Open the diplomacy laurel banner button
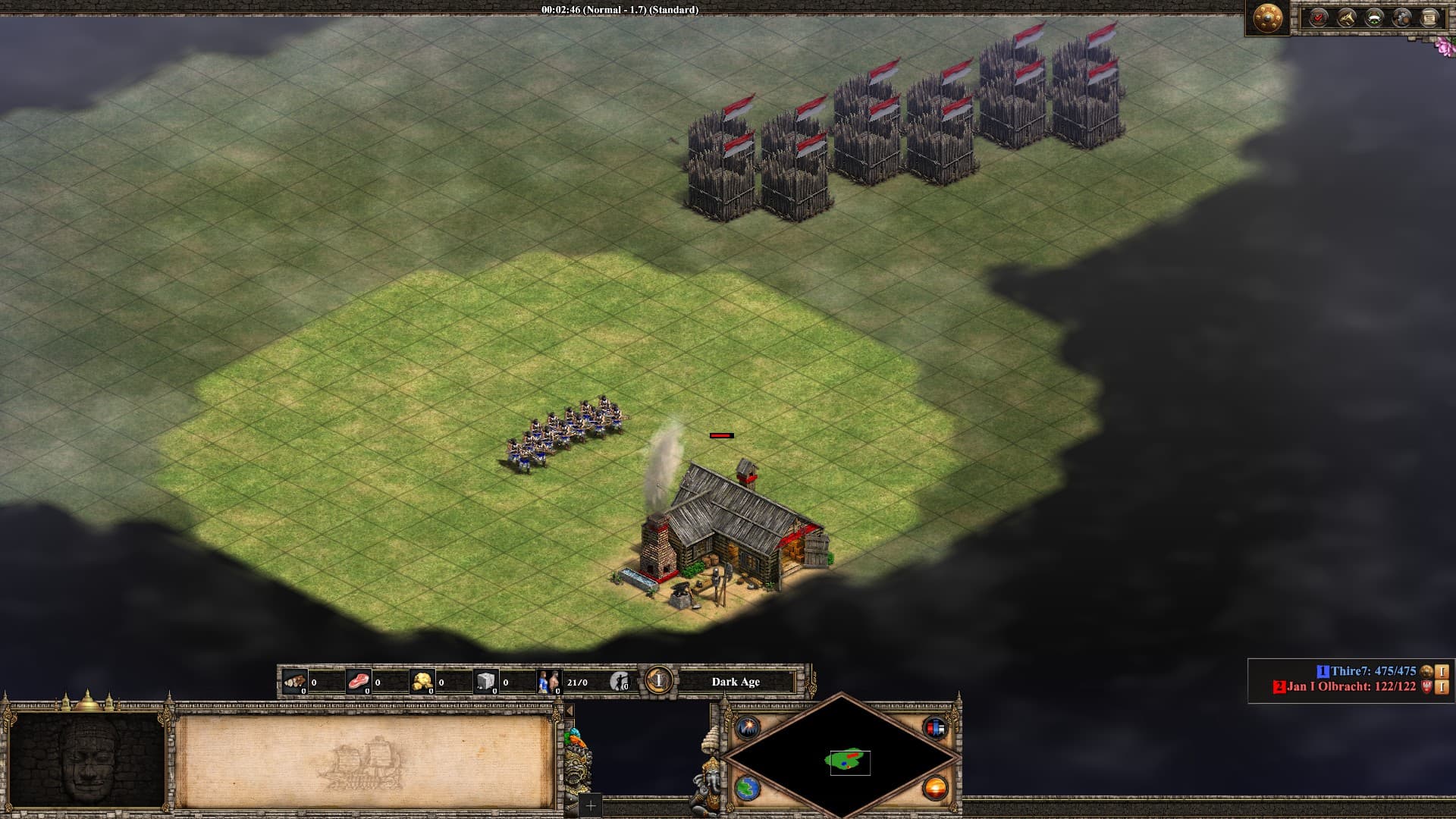Viewport: 1456px width, 819px height. pos(1374,17)
